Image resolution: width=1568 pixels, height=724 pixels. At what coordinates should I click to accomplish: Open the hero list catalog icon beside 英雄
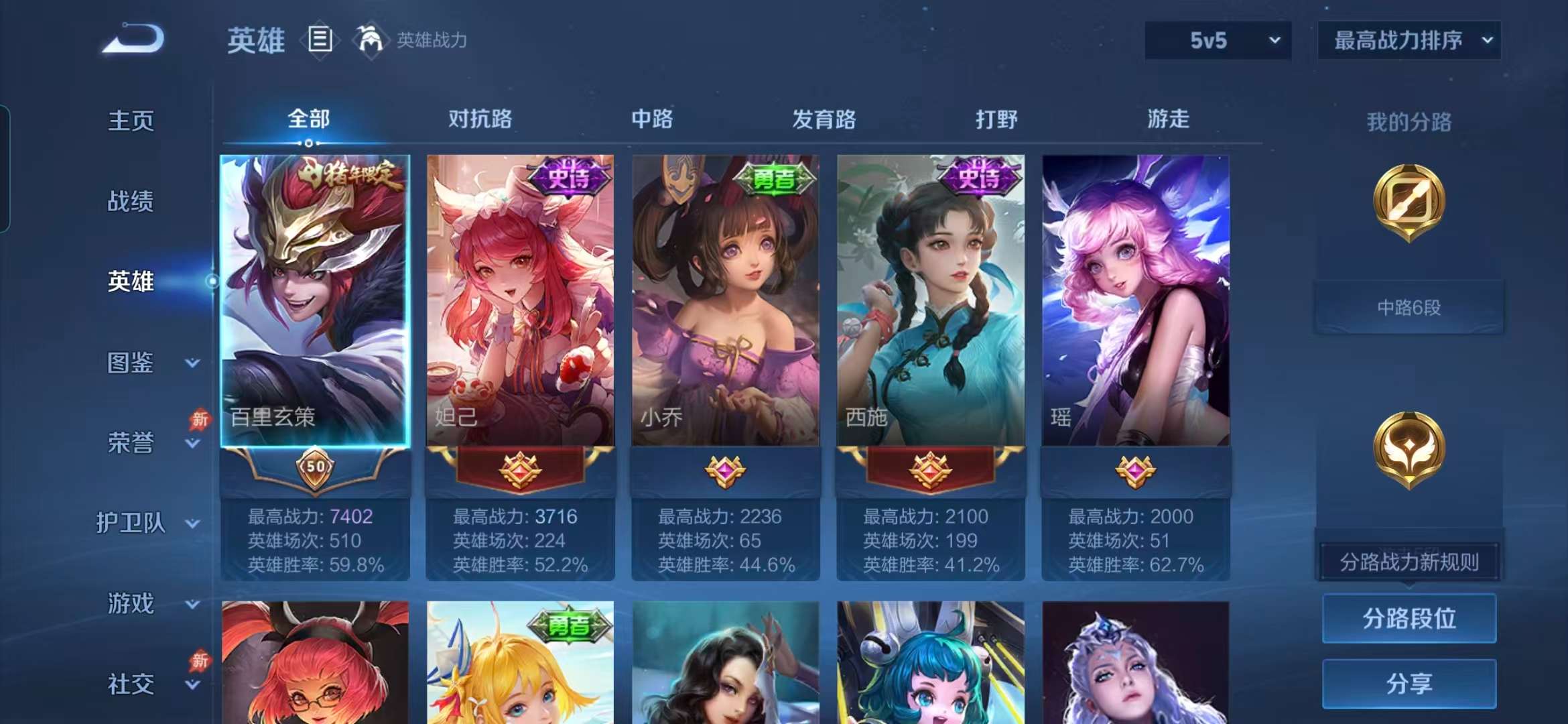click(x=321, y=39)
